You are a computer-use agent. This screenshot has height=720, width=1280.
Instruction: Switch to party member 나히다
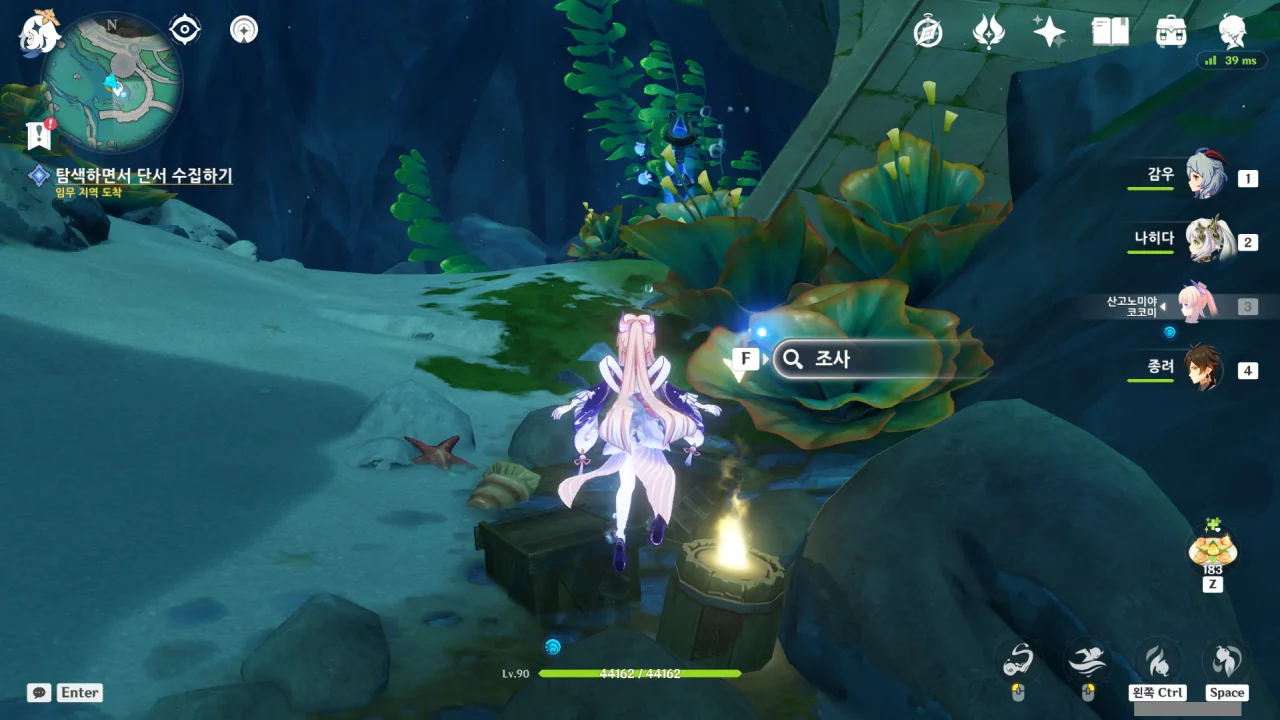tap(1205, 241)
